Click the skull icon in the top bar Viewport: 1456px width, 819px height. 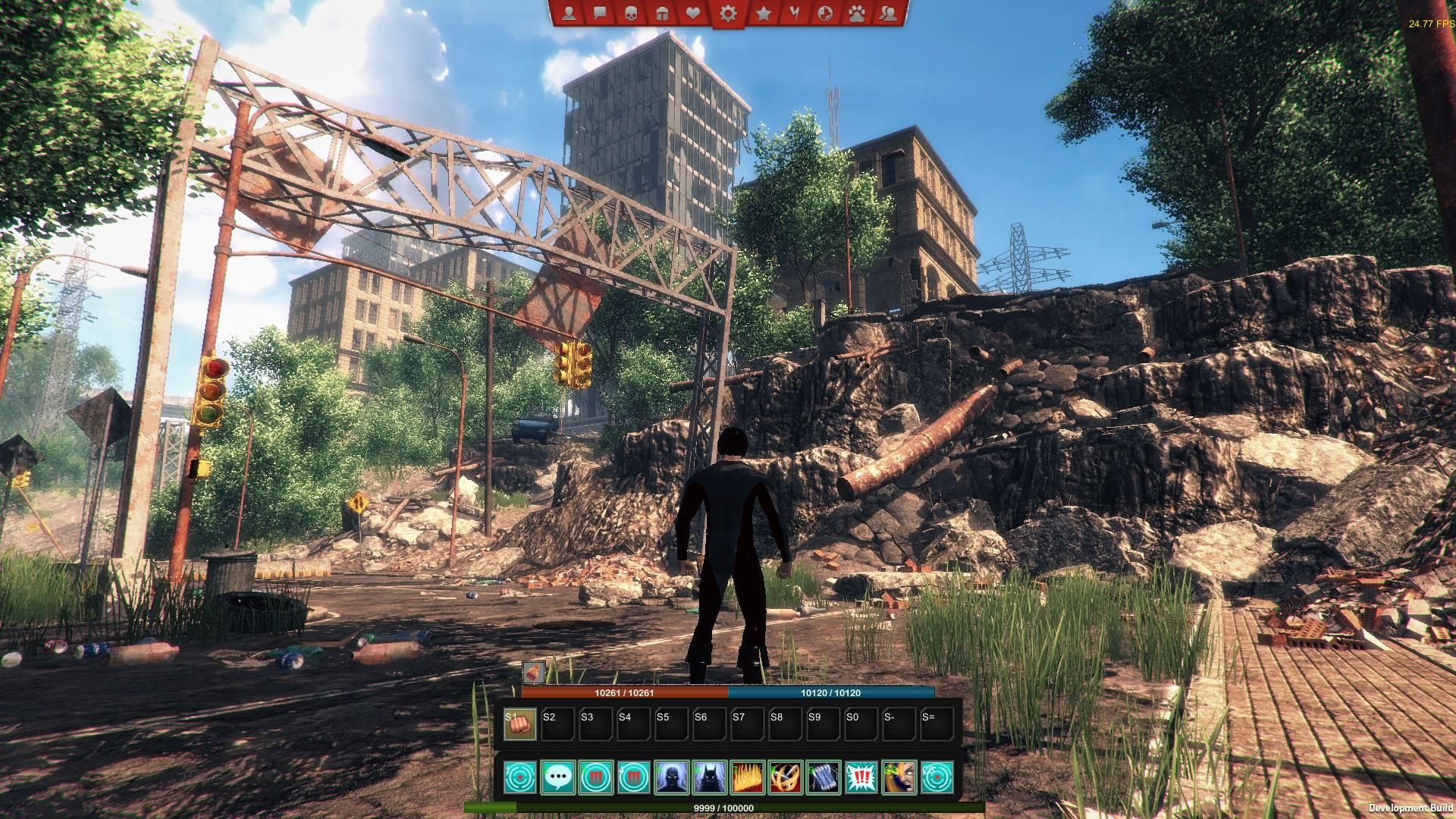click(x=629, y=13)
